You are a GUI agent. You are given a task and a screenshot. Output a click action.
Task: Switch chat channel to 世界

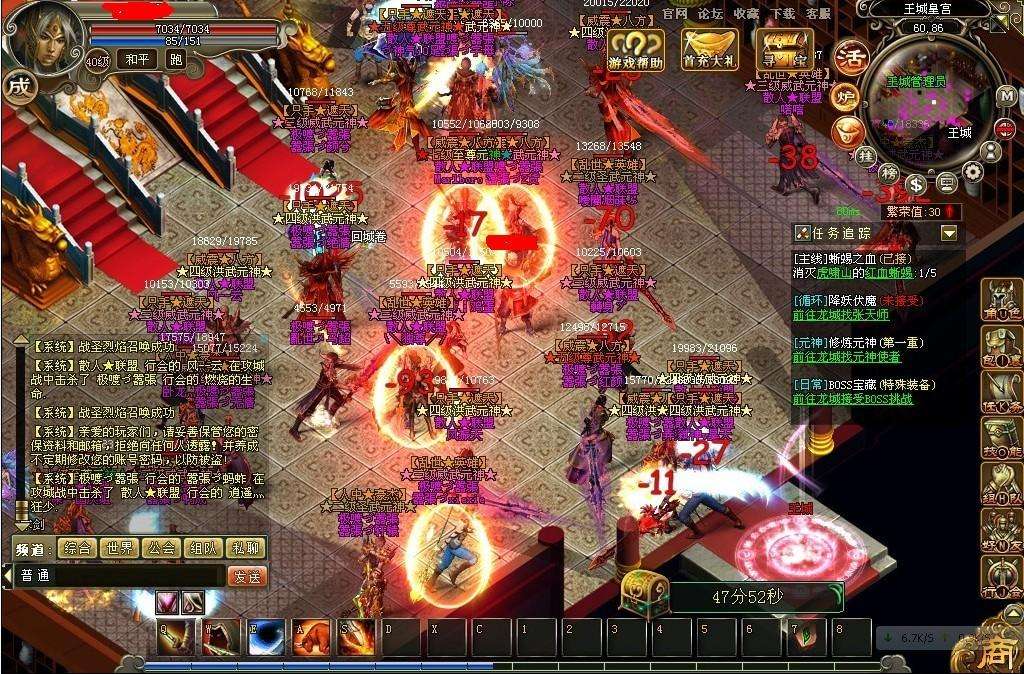click(119, 548)
